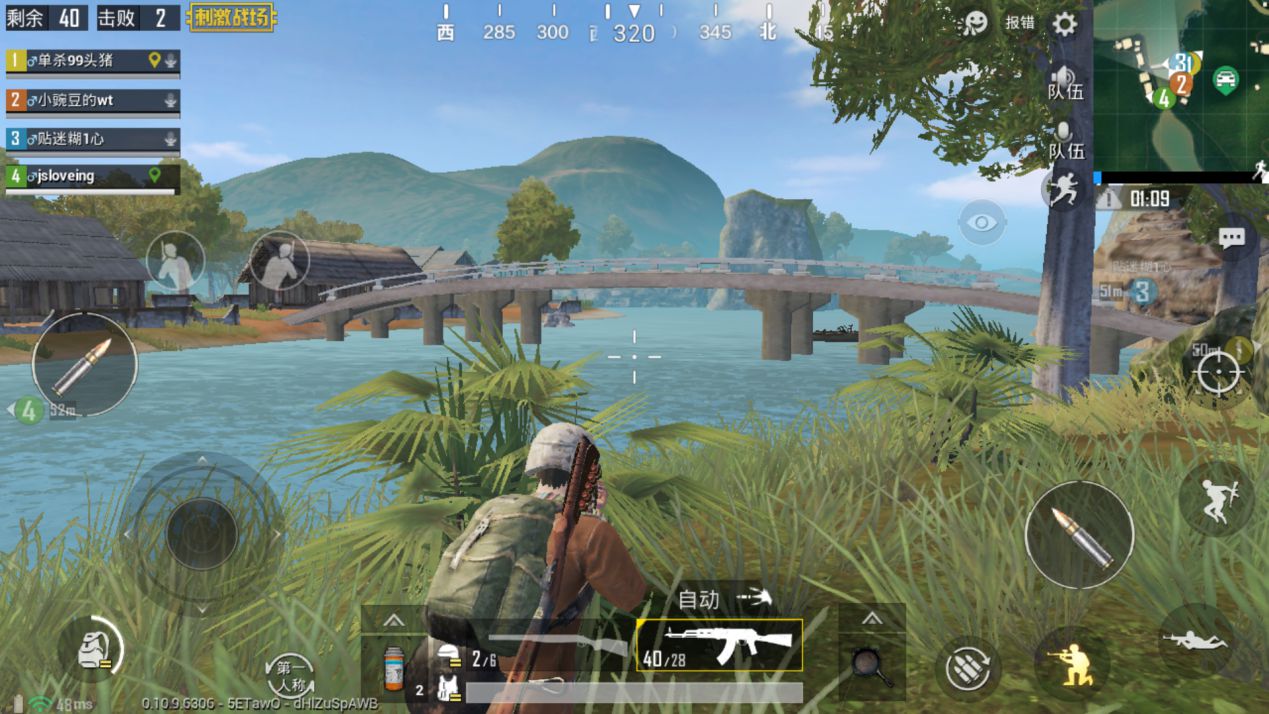Viewport: 1269px width, 714px height.
Task: Equip the frying pan melee slot
Action: [872, 666]
